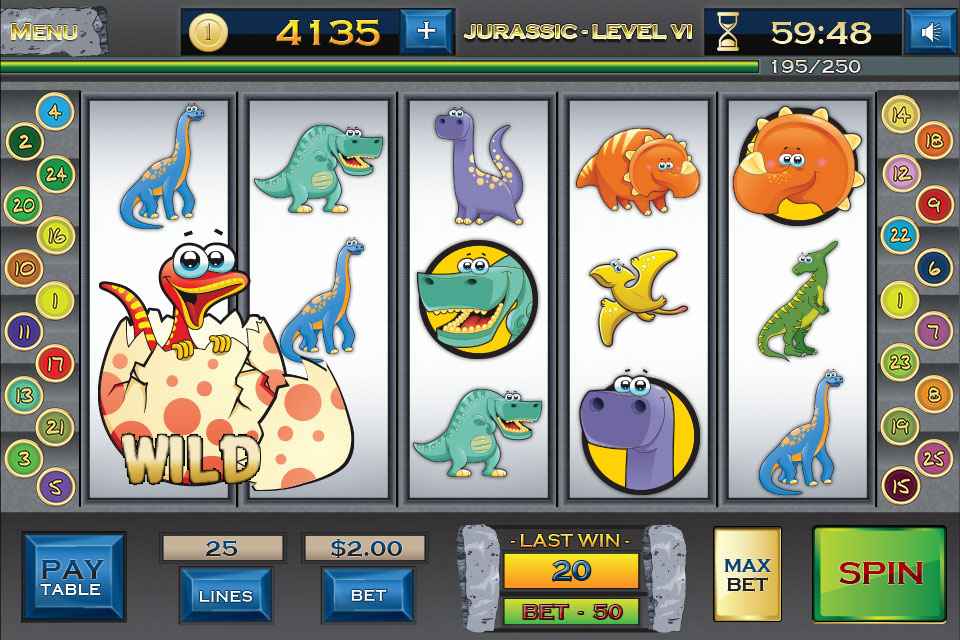Select payline marker number 22
This screenshot has width=960, height=640.
[x=900, y=235]
